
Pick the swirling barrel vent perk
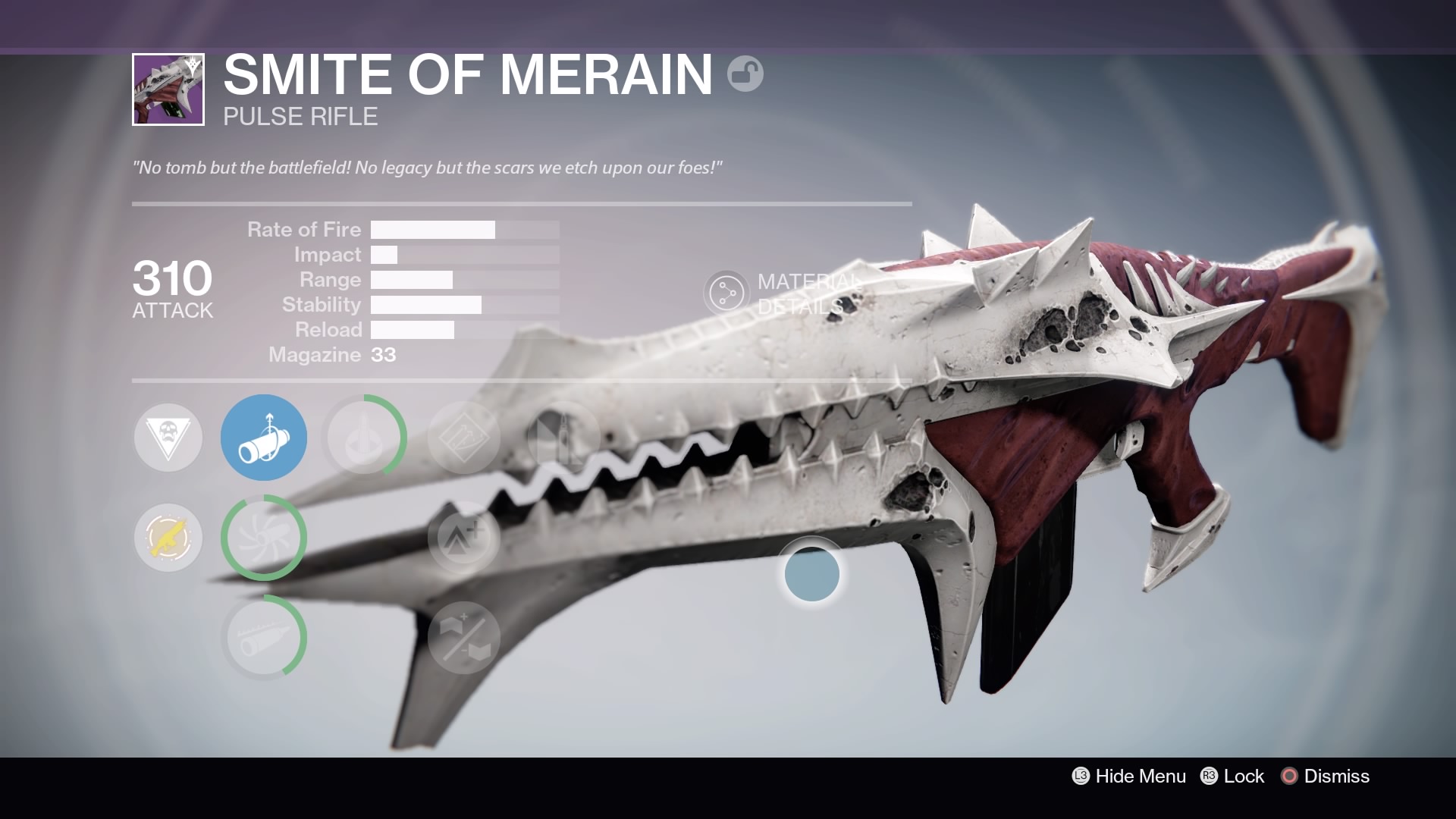[x=264, y=538]
